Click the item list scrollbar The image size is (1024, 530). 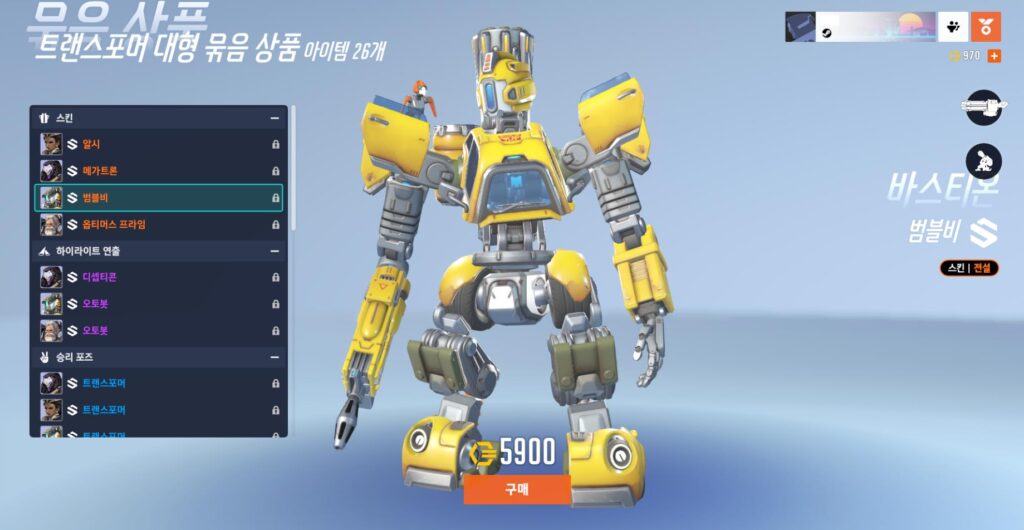293,170
